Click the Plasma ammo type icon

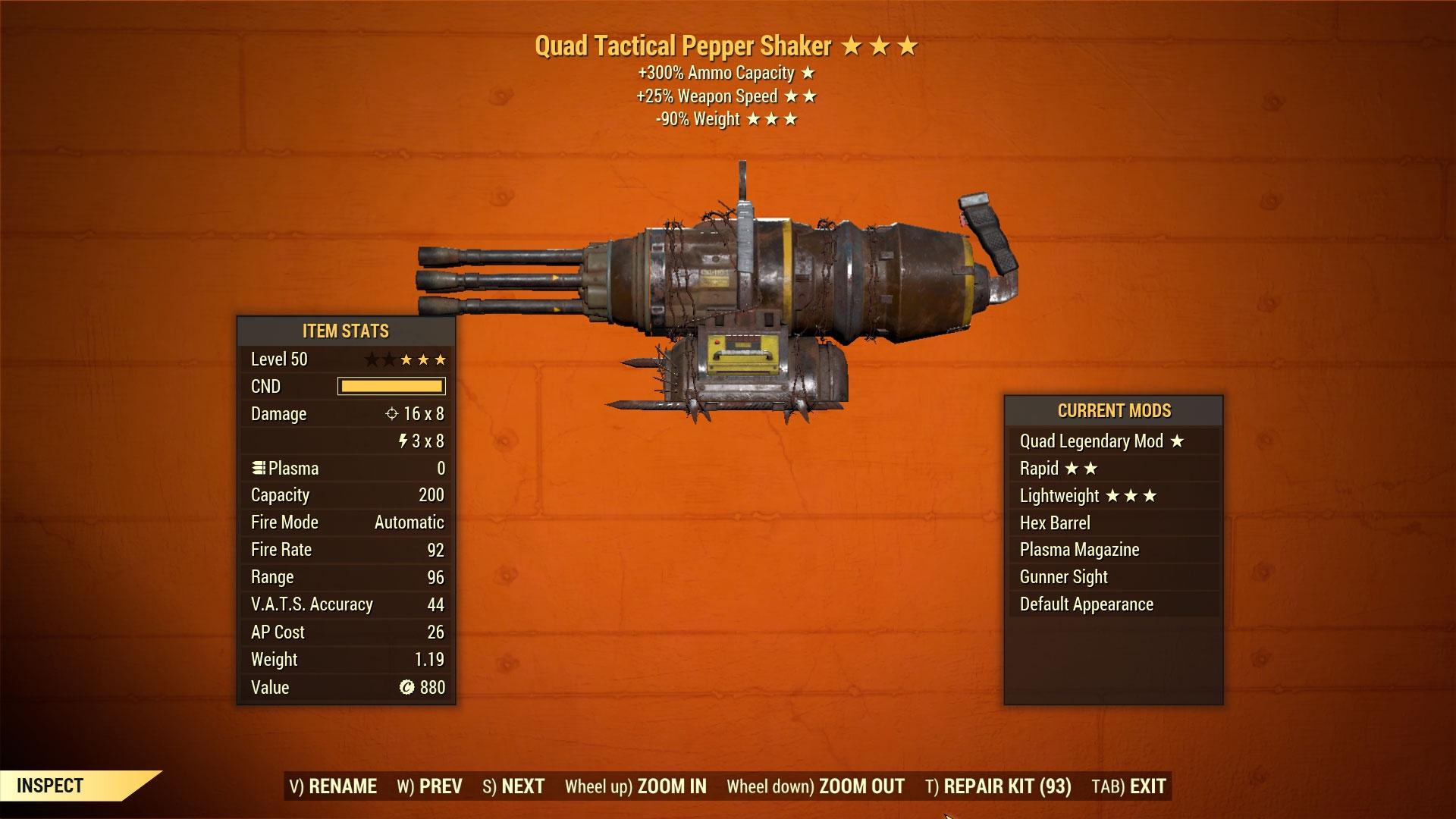pos(259,468)
